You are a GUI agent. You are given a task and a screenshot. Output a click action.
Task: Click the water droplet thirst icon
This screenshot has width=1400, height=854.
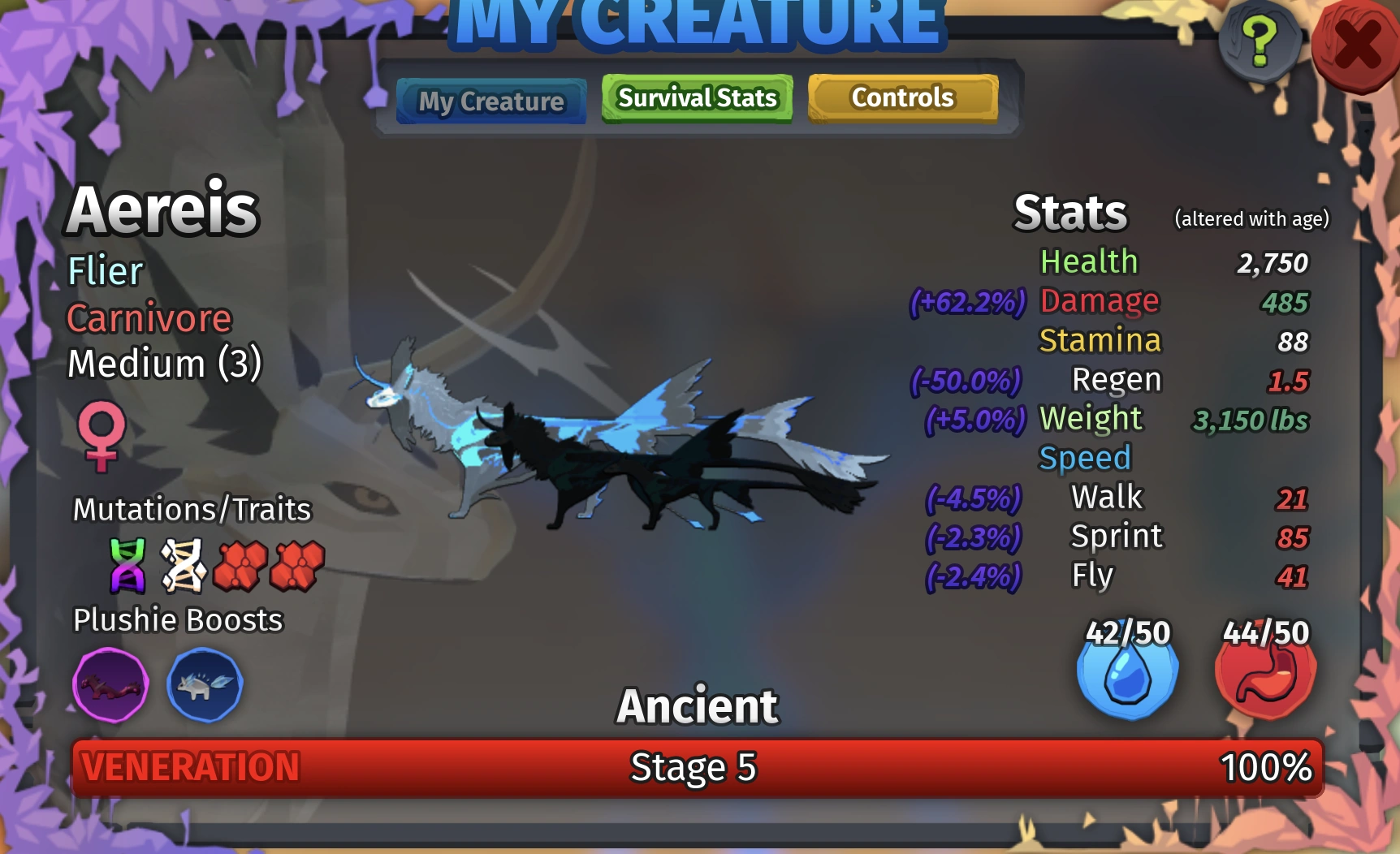[x=1127, y=675]
